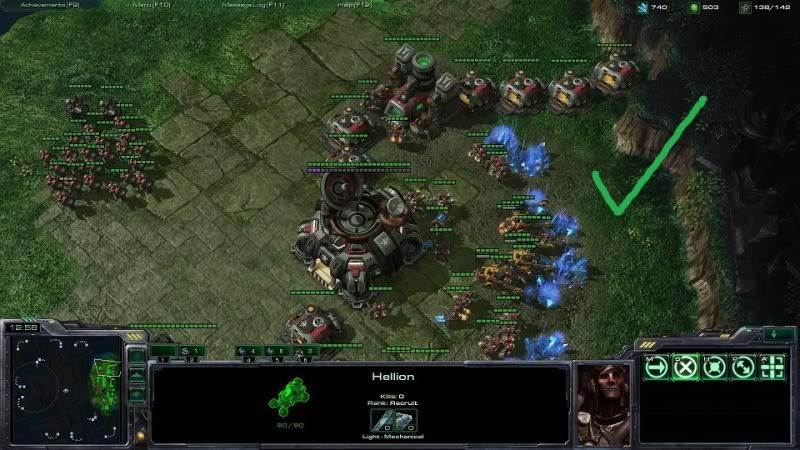The width and height of the screenshot is (800, 450).
Task: Switch to control group 5
Action: [277, 351]
